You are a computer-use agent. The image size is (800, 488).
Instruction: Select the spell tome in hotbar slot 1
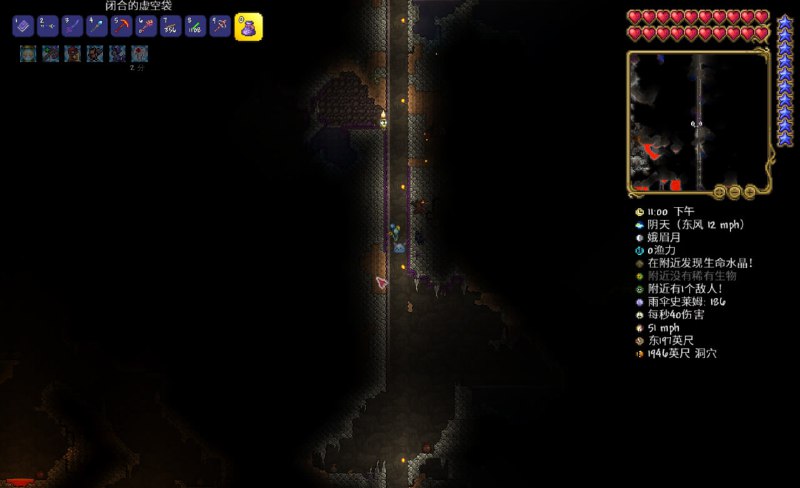click(24, 27)
